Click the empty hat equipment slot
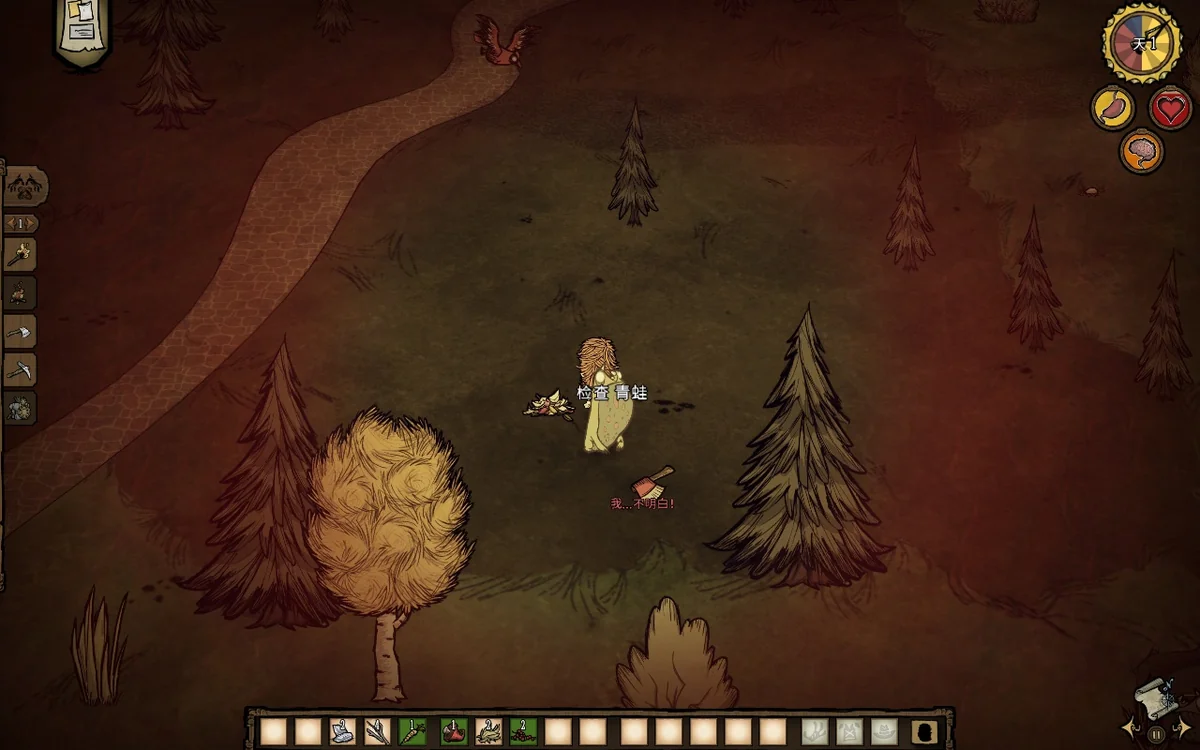Screen dimensions: 1200x750 [884, 732]
